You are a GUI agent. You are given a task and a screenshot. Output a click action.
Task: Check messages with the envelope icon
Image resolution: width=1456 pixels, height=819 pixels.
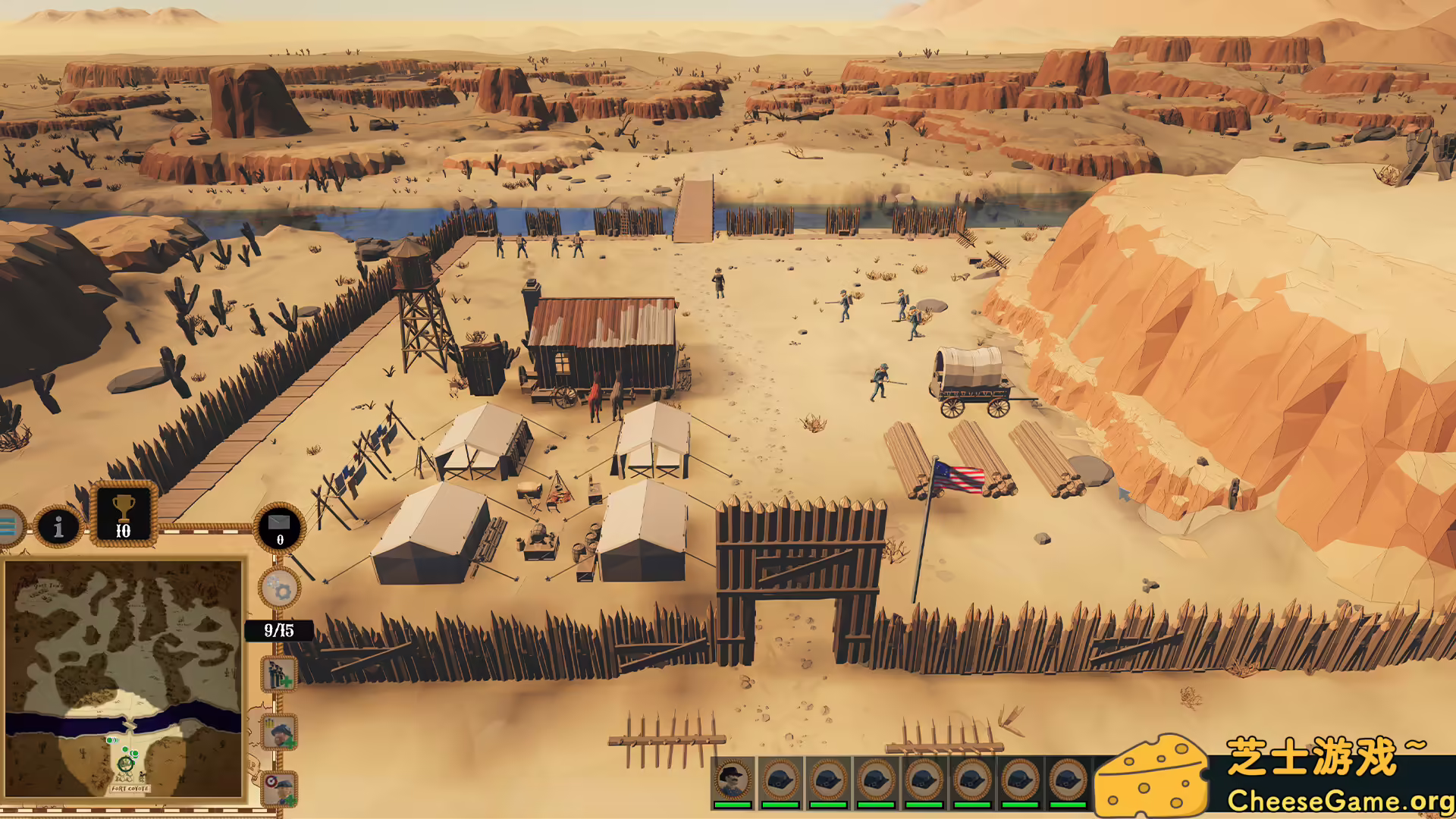pos(279,523)
